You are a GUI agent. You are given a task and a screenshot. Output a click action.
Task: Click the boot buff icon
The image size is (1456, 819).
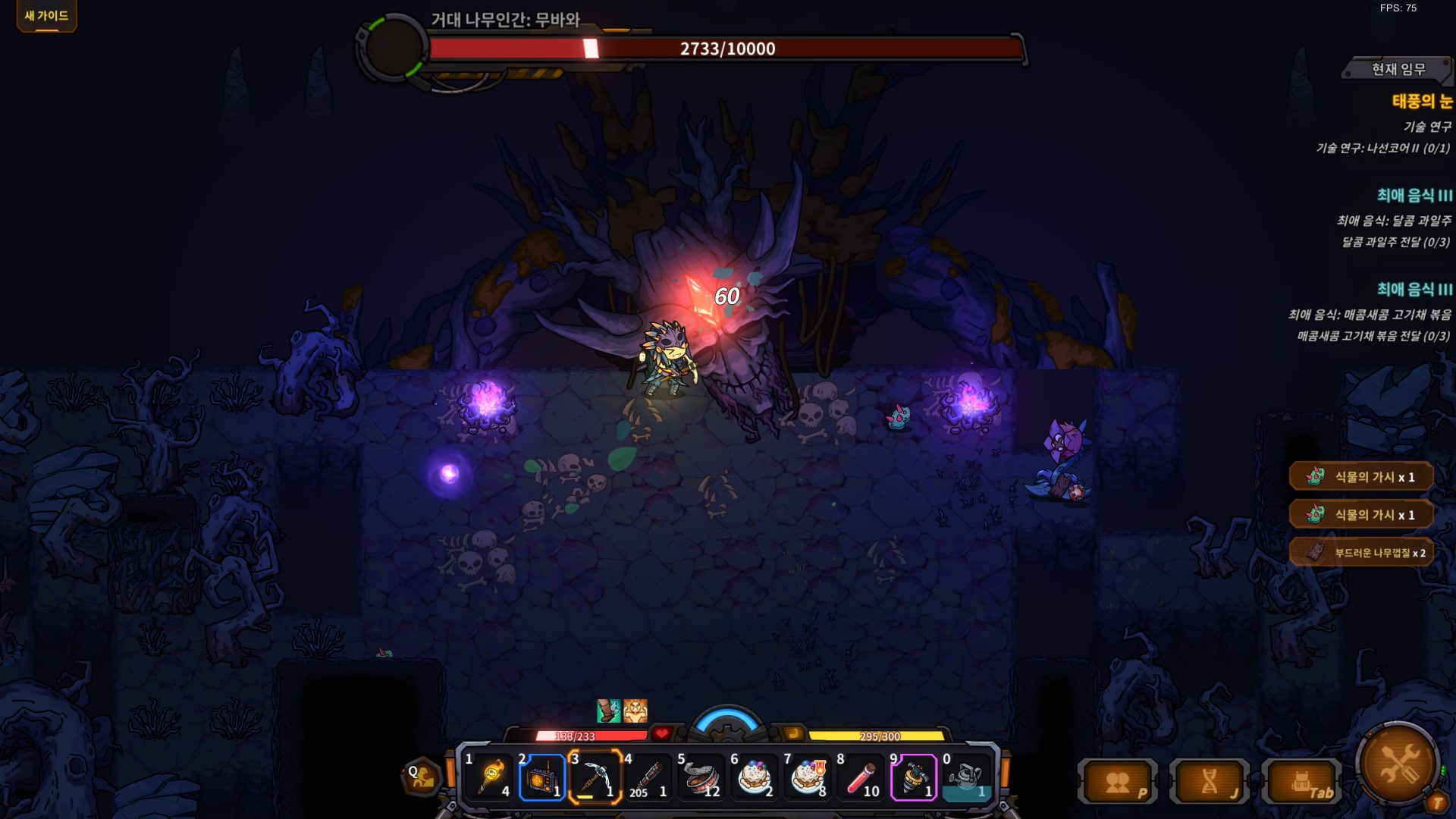(x=608, y=711)
